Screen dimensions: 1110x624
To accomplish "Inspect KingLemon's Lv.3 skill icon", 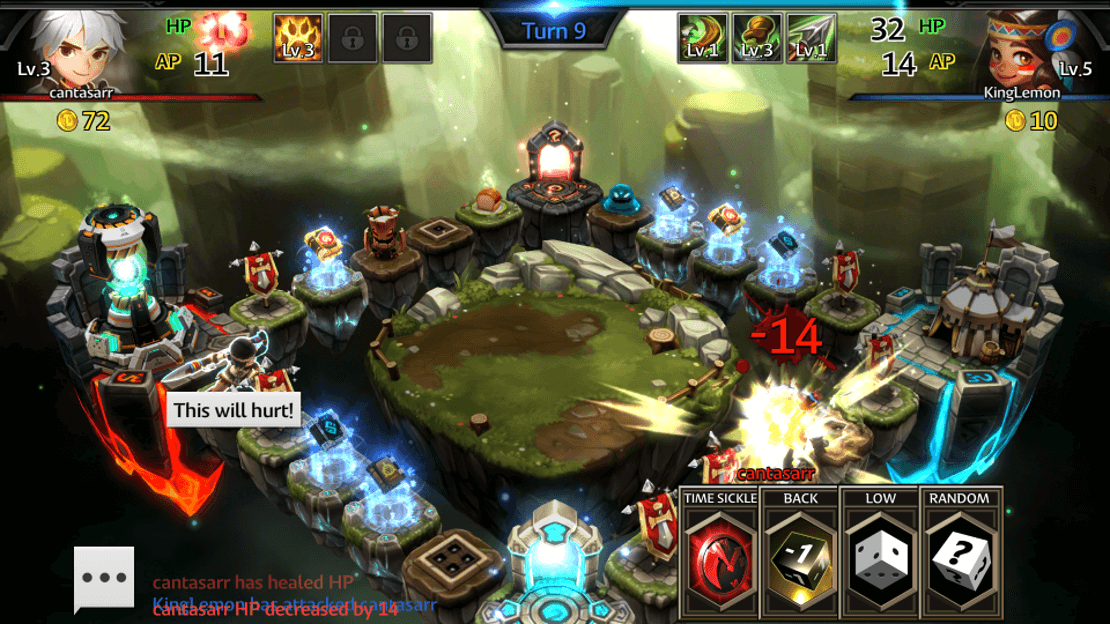I will [x=757, y=38].
